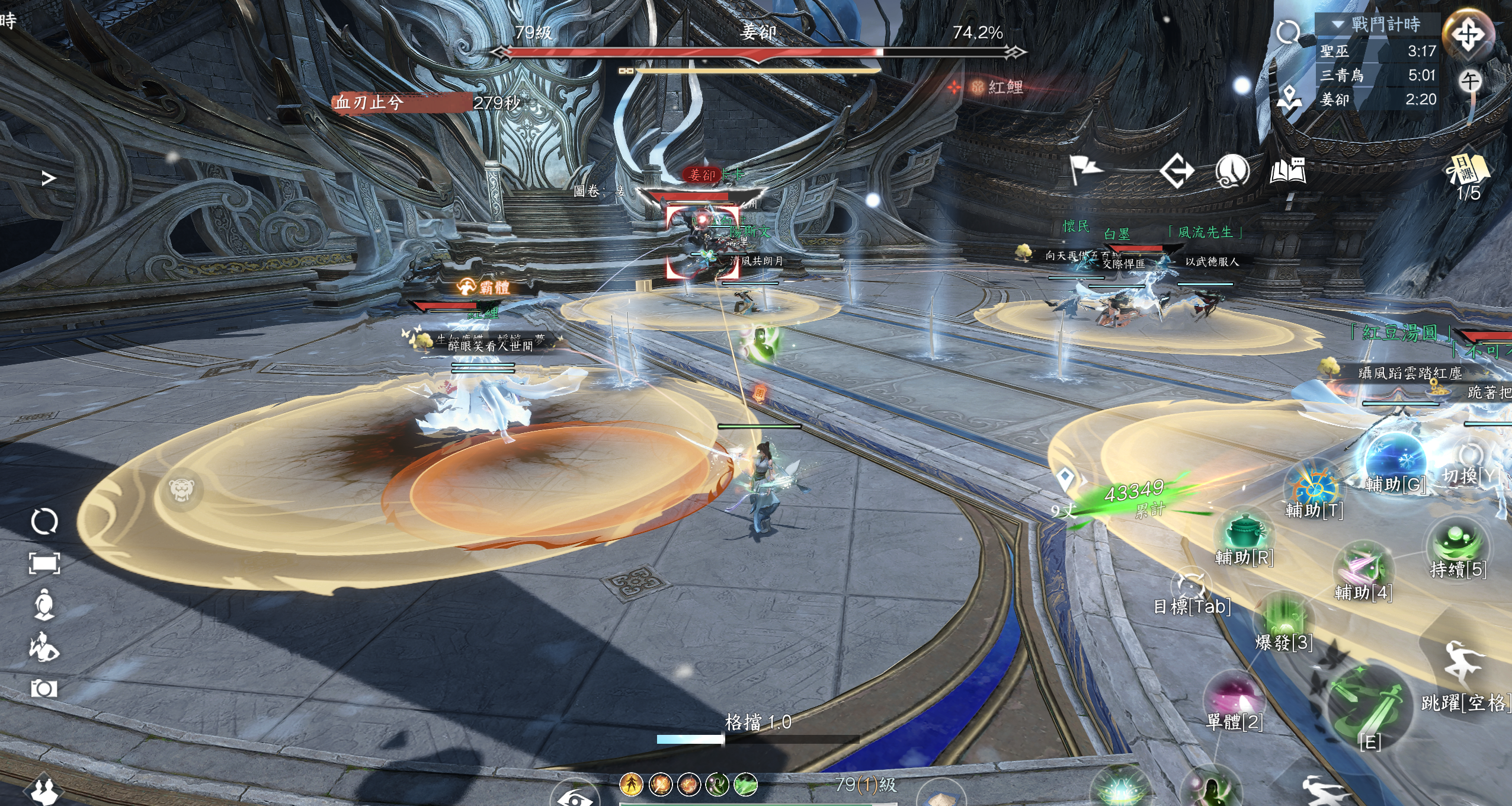This screenshot has width=1512, height=806.
Task: Open the book and chat bubble icon
Action: 1287,171
